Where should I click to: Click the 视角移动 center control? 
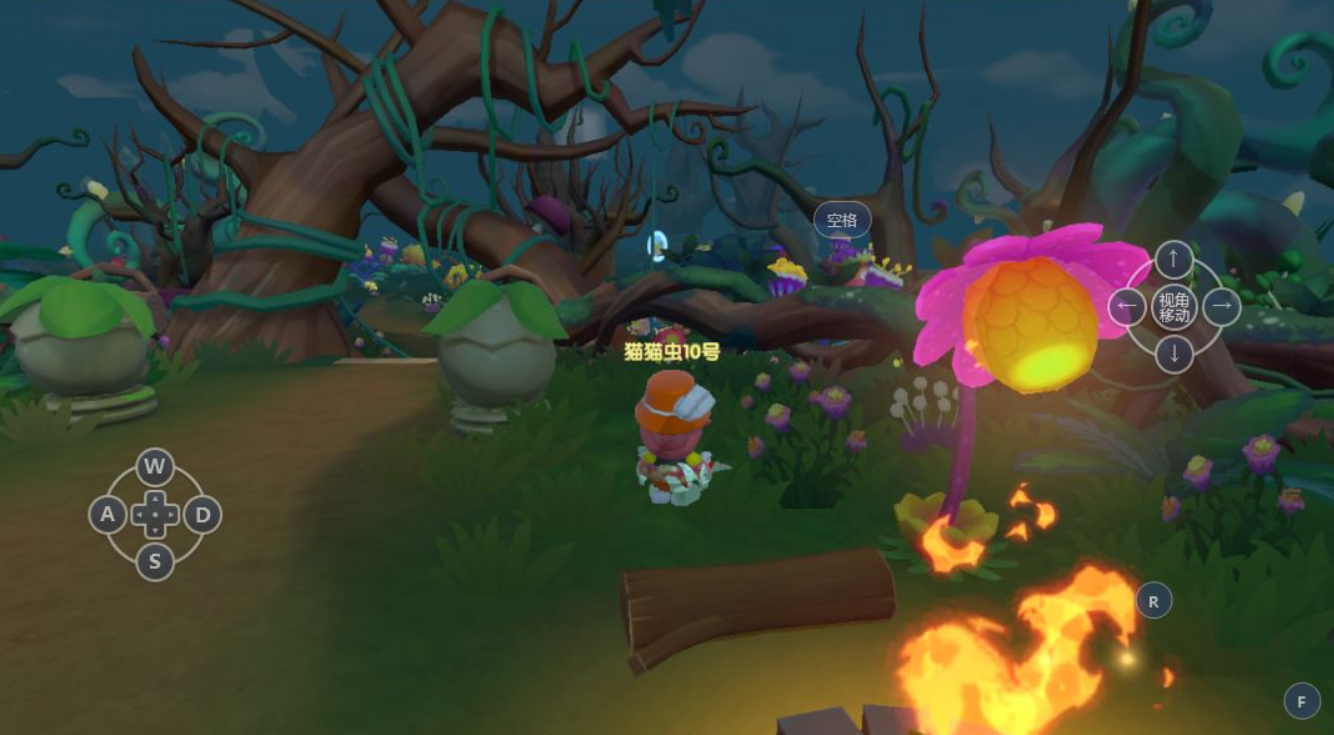1174,306
